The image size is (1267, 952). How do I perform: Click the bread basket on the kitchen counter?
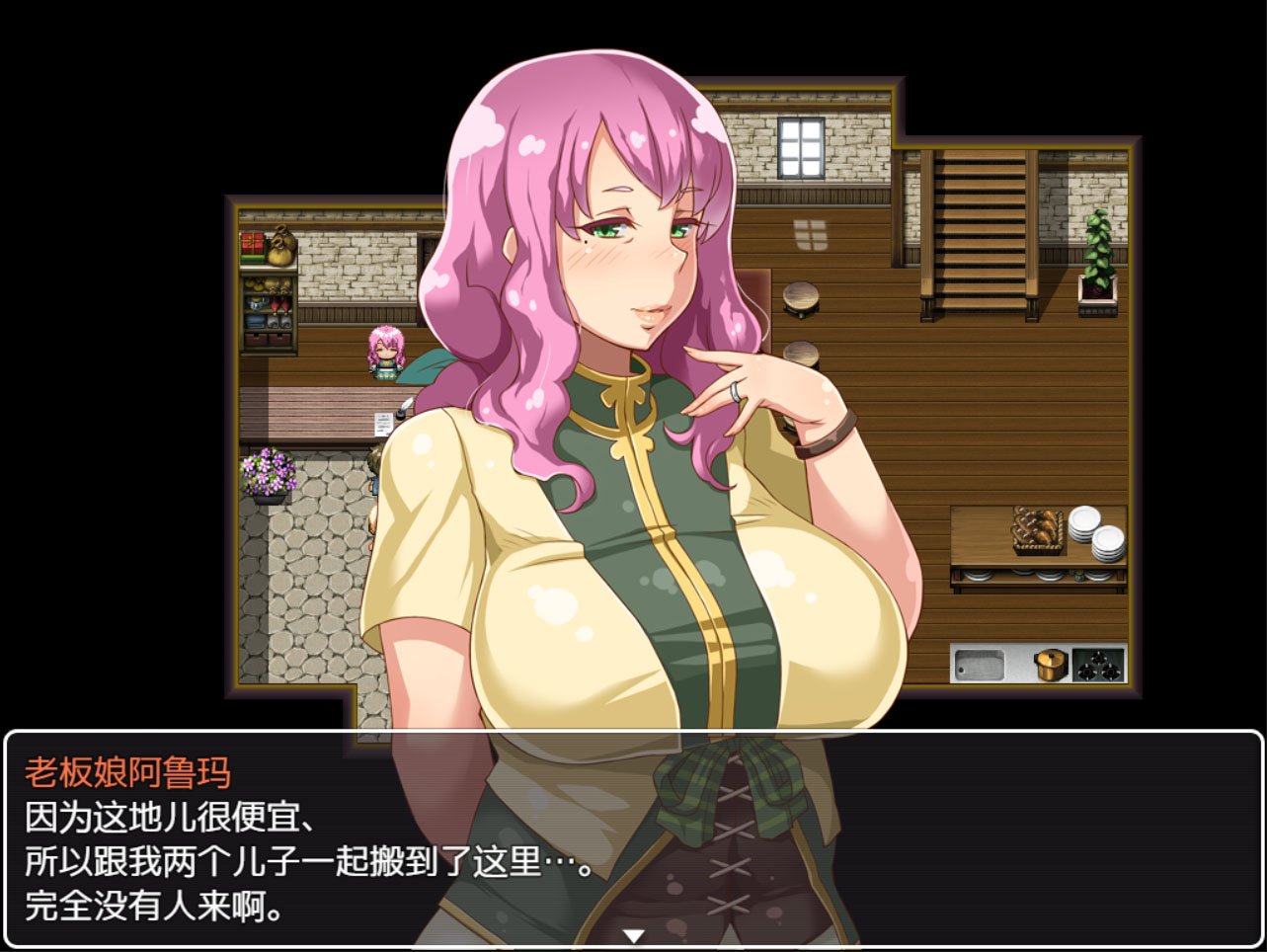(1037, 532)
